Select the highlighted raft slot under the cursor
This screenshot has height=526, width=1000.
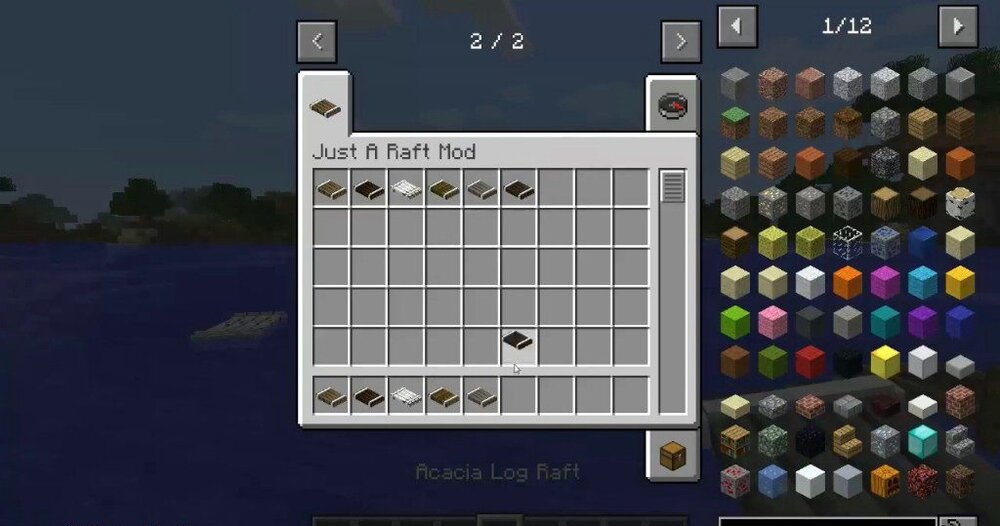click(518, 341)
